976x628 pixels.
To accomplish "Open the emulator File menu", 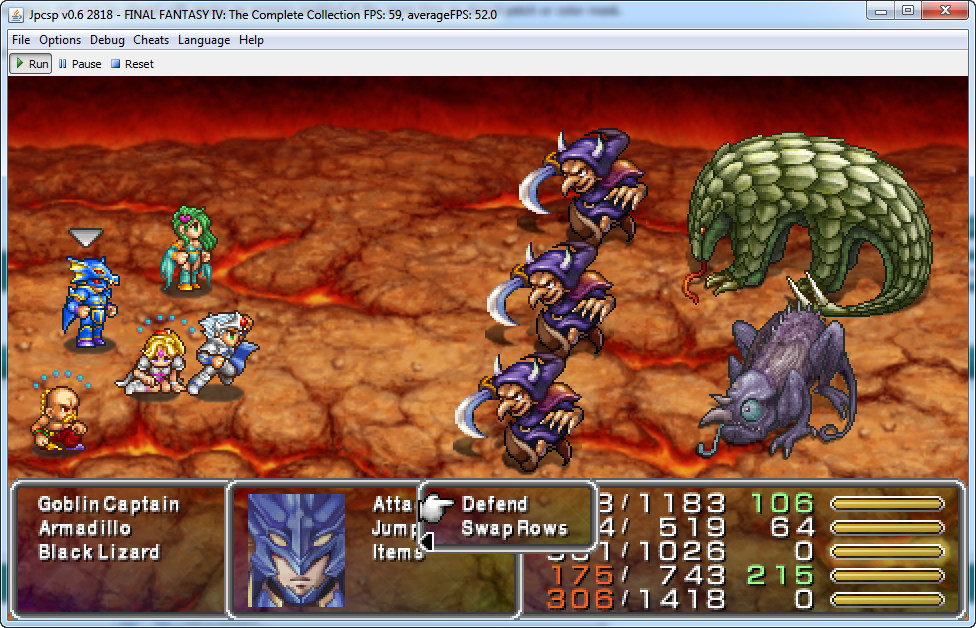I will coord(21,40).
